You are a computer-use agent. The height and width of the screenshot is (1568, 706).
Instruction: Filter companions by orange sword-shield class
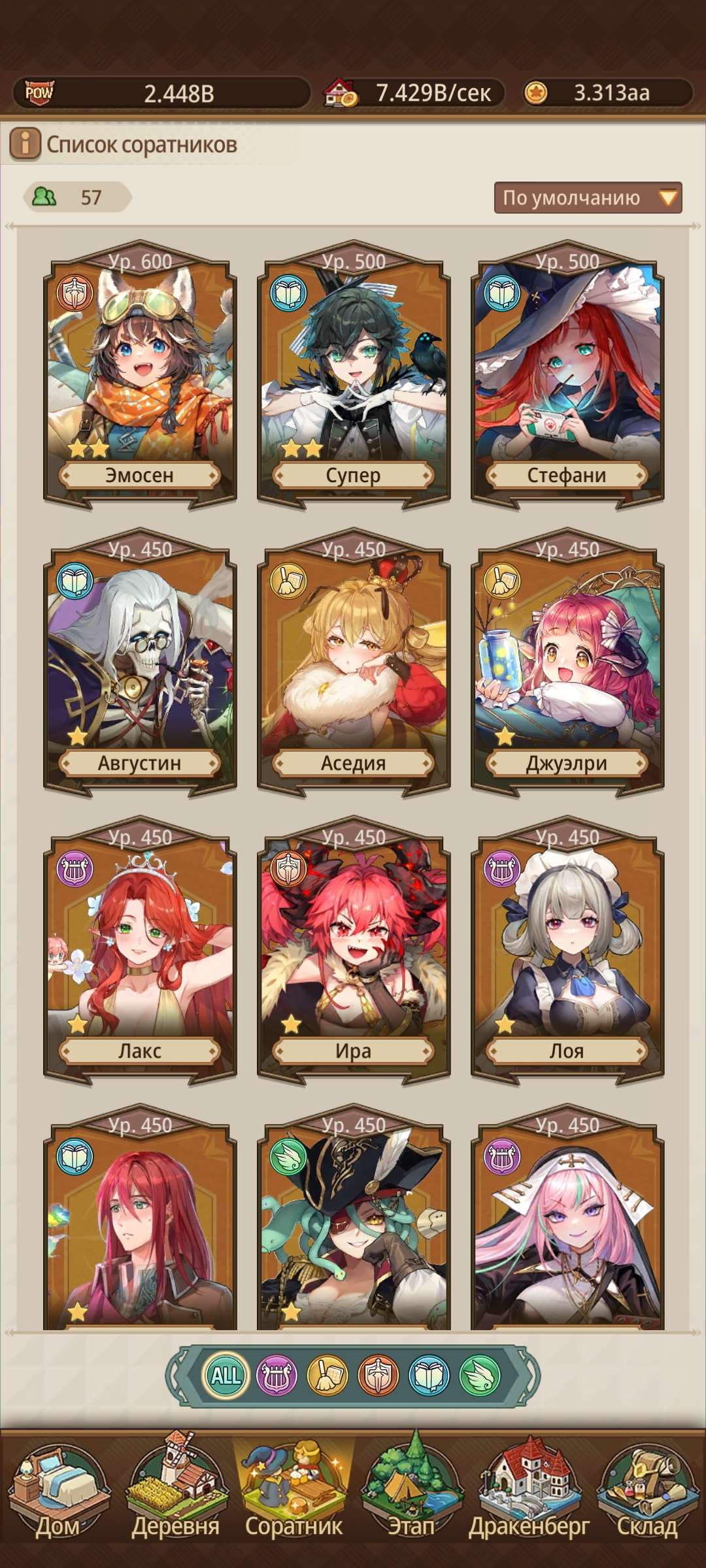point(378,1375)
